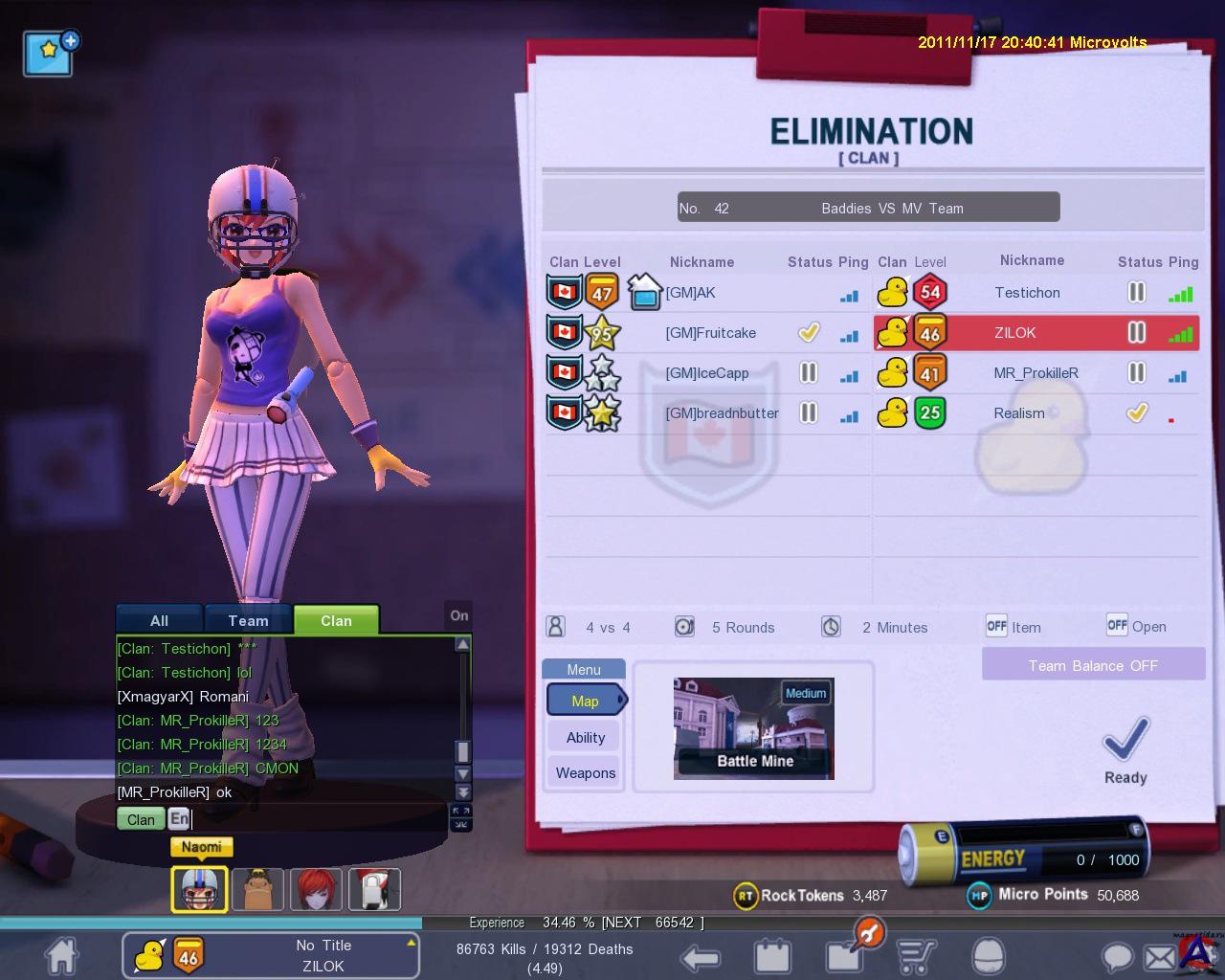This screenshot has height=980, width=1225.
Task: Click the back arrow in bottom bar
Action: 701,956
